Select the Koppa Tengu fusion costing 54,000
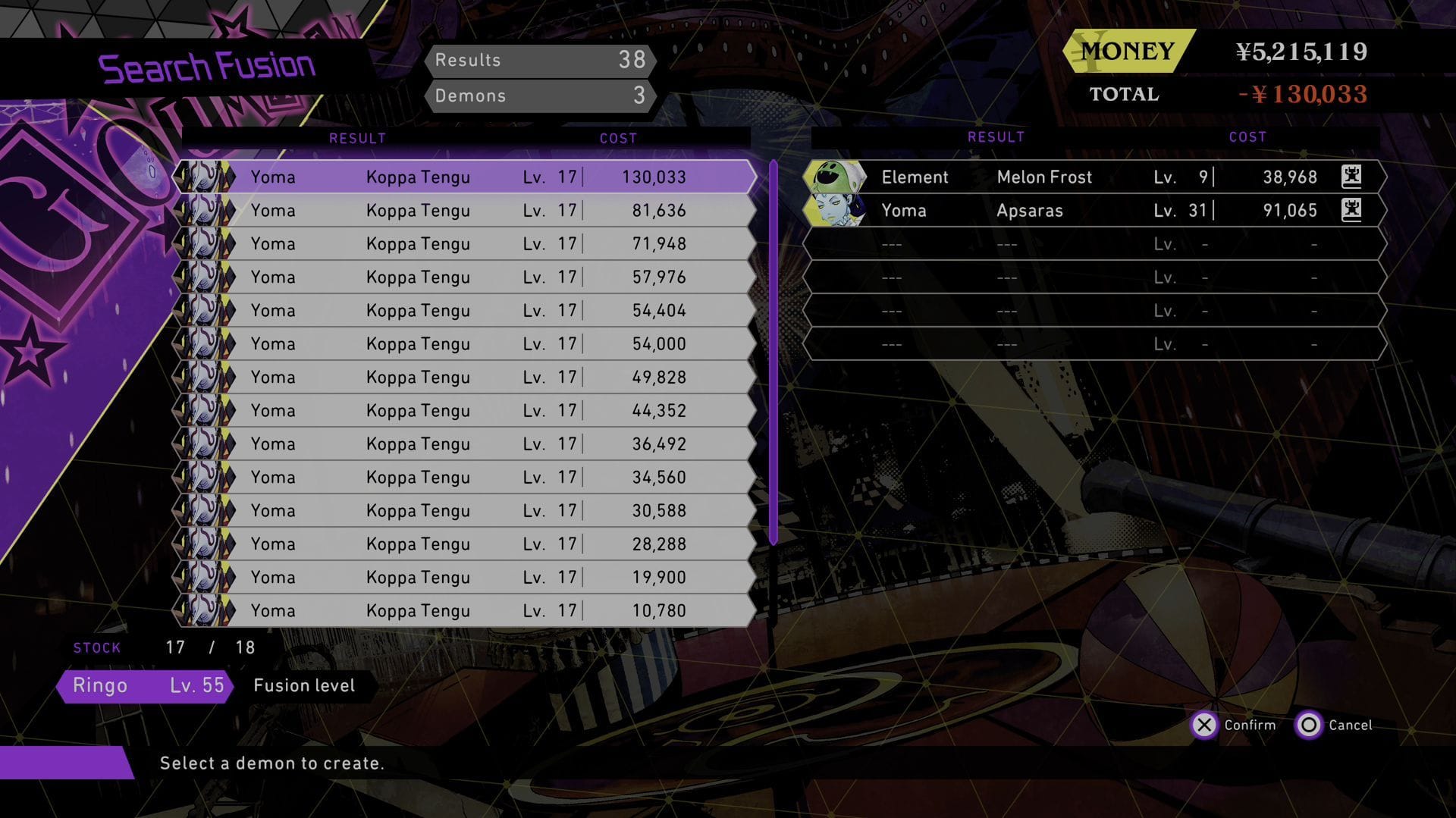1456x818 pixels. [466, 343]
